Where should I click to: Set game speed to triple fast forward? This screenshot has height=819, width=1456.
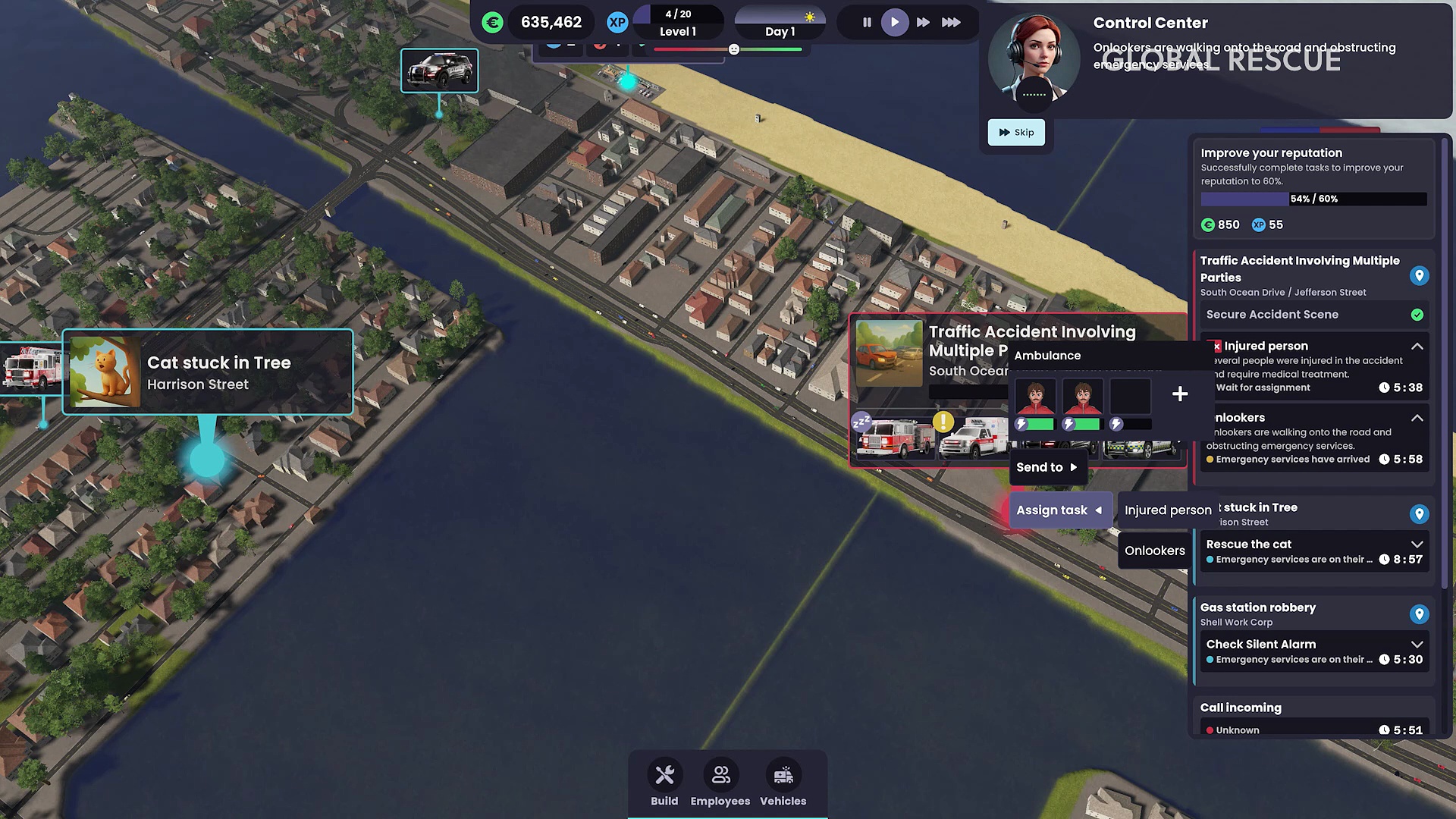click(951, 23)
